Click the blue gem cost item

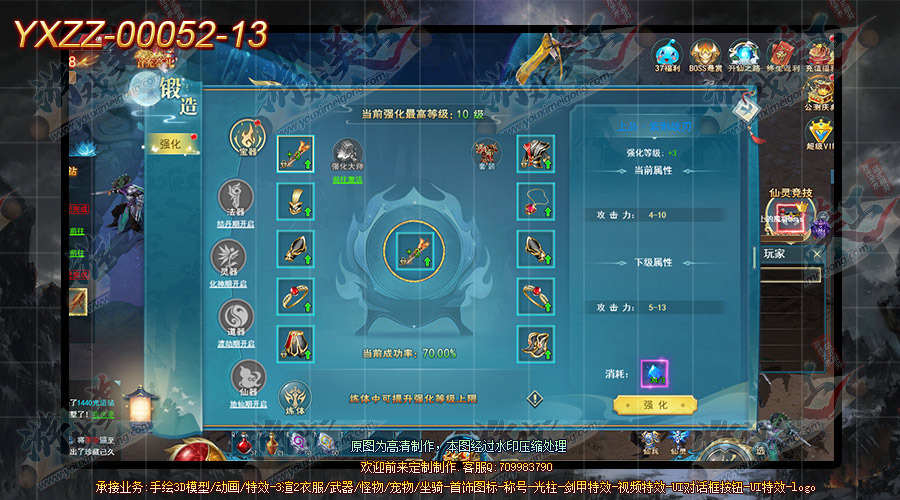click(x=655, y=372)
